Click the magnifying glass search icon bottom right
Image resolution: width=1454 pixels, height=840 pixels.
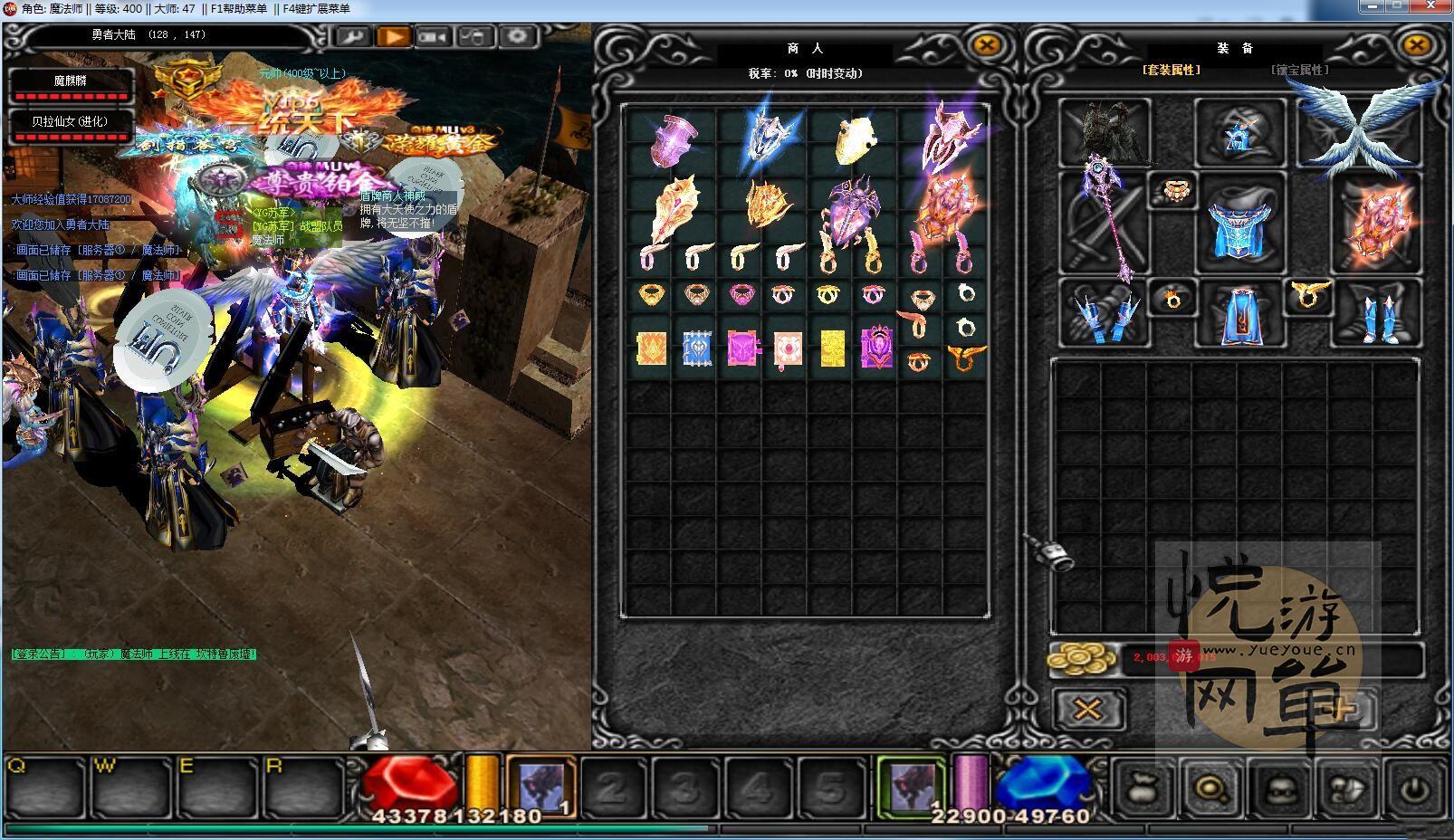point(1209,787)
